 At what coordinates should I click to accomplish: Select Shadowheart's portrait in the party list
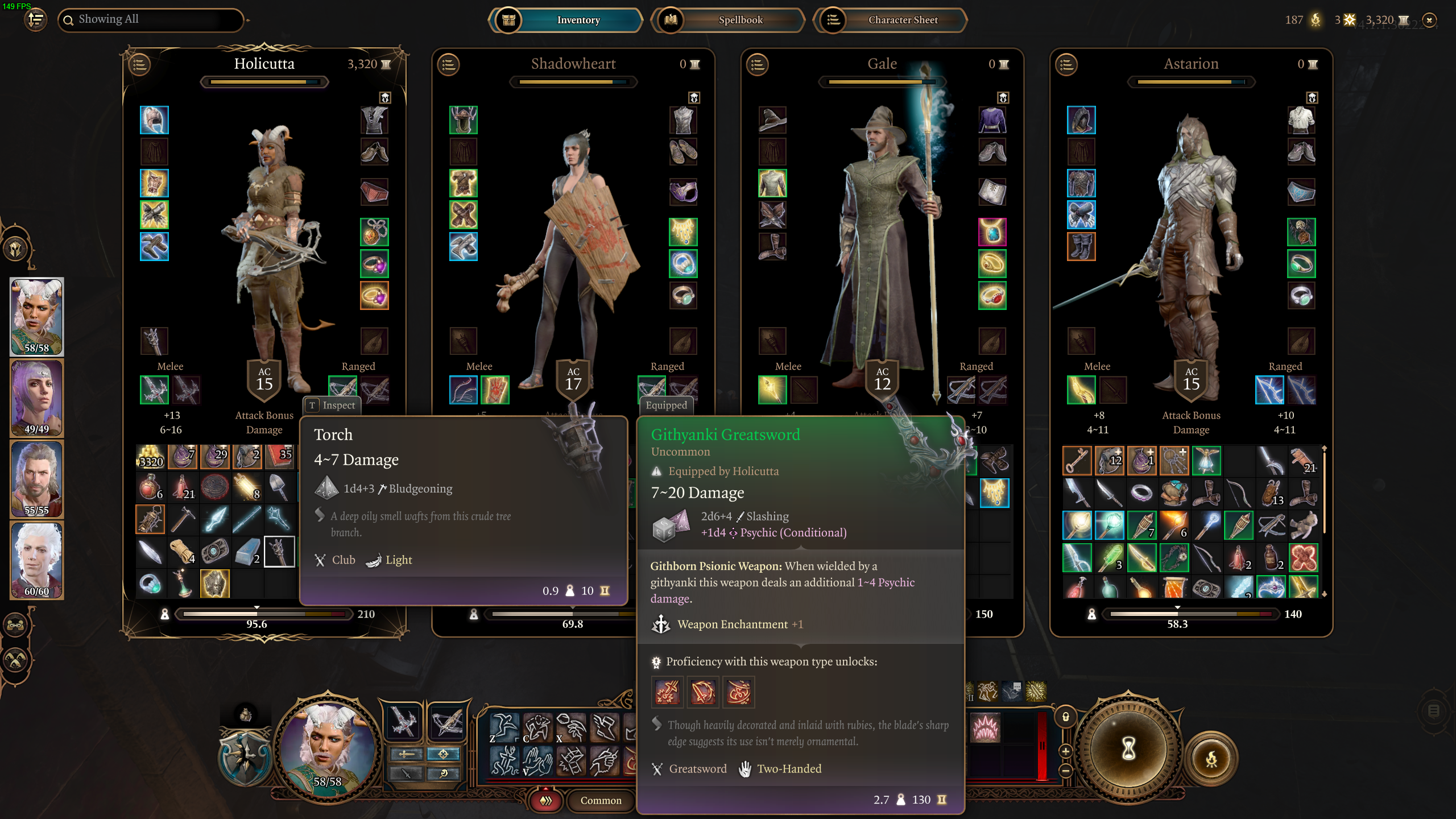coord(36,398)
